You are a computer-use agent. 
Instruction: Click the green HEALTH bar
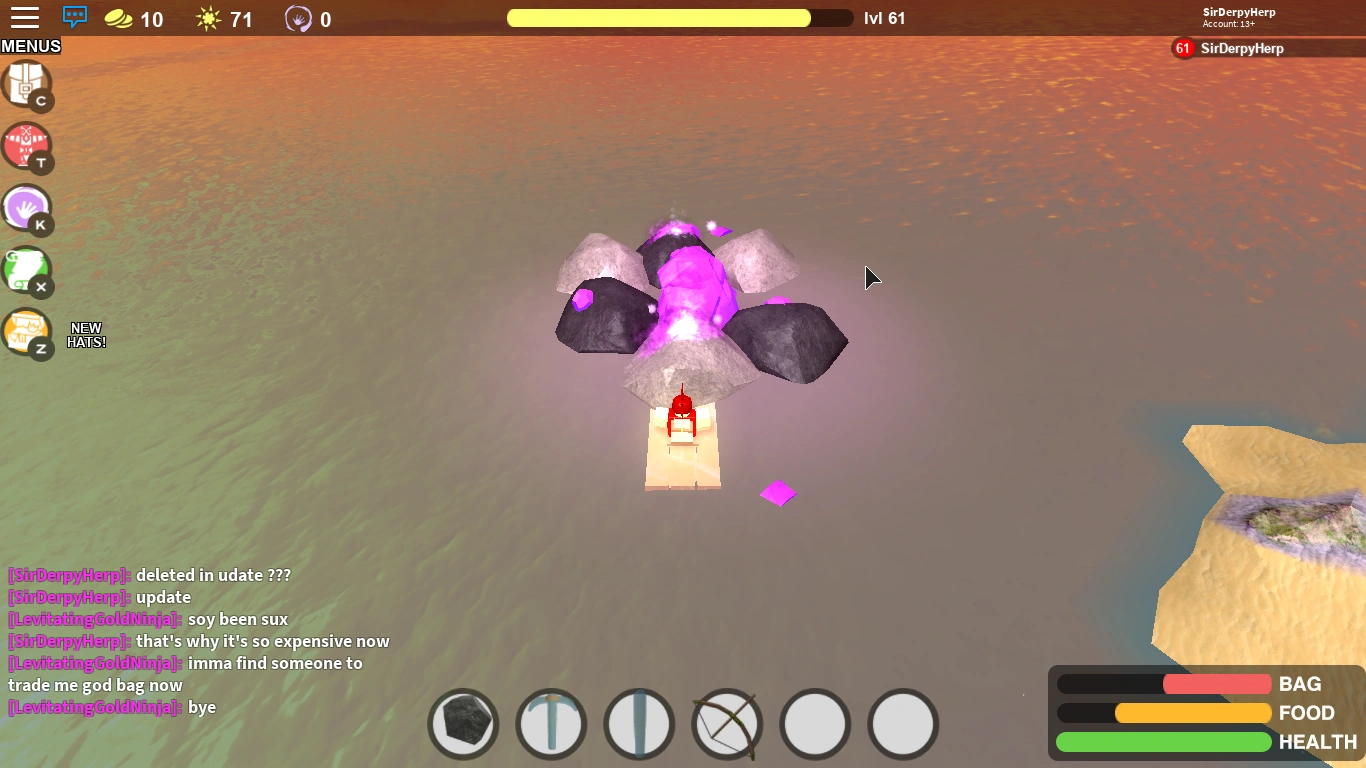coord(1163,742)
